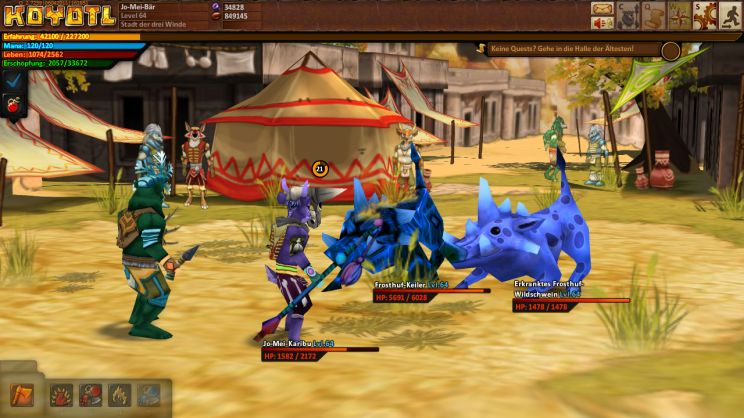
Task: Use the red spiked claw skill
Action: coord(62,395)
